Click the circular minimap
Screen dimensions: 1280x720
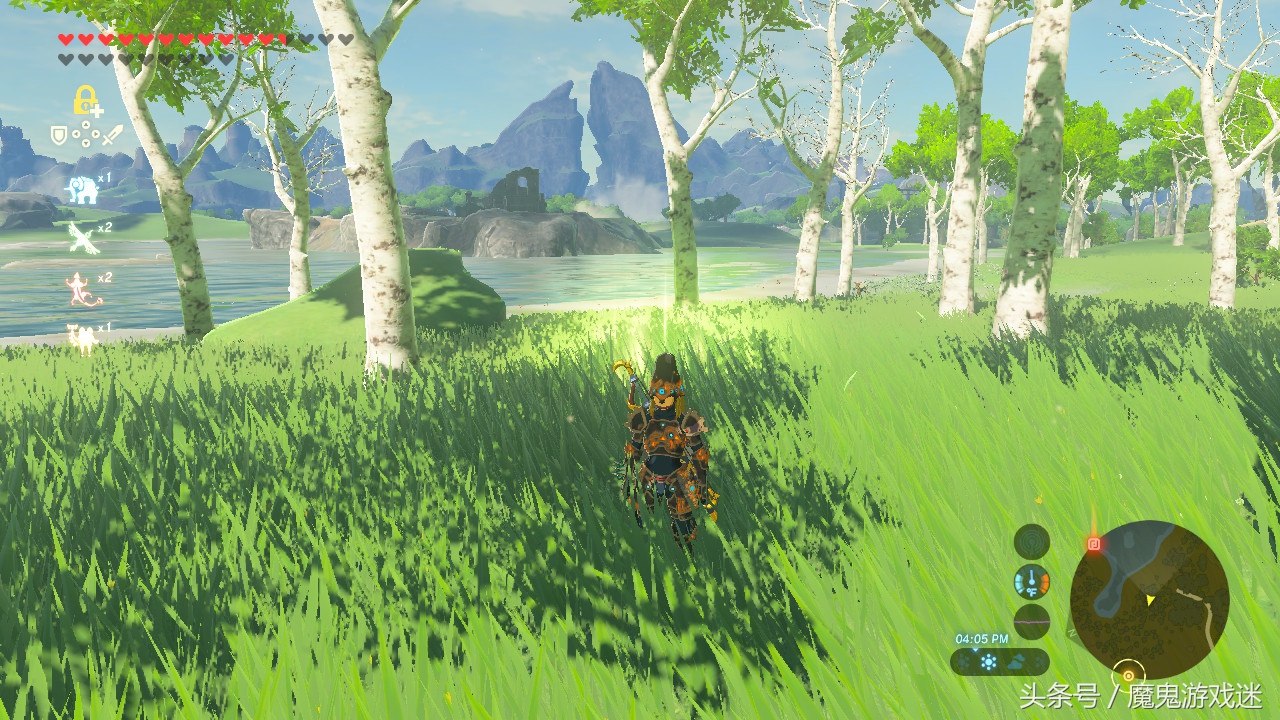(1149, 600)
